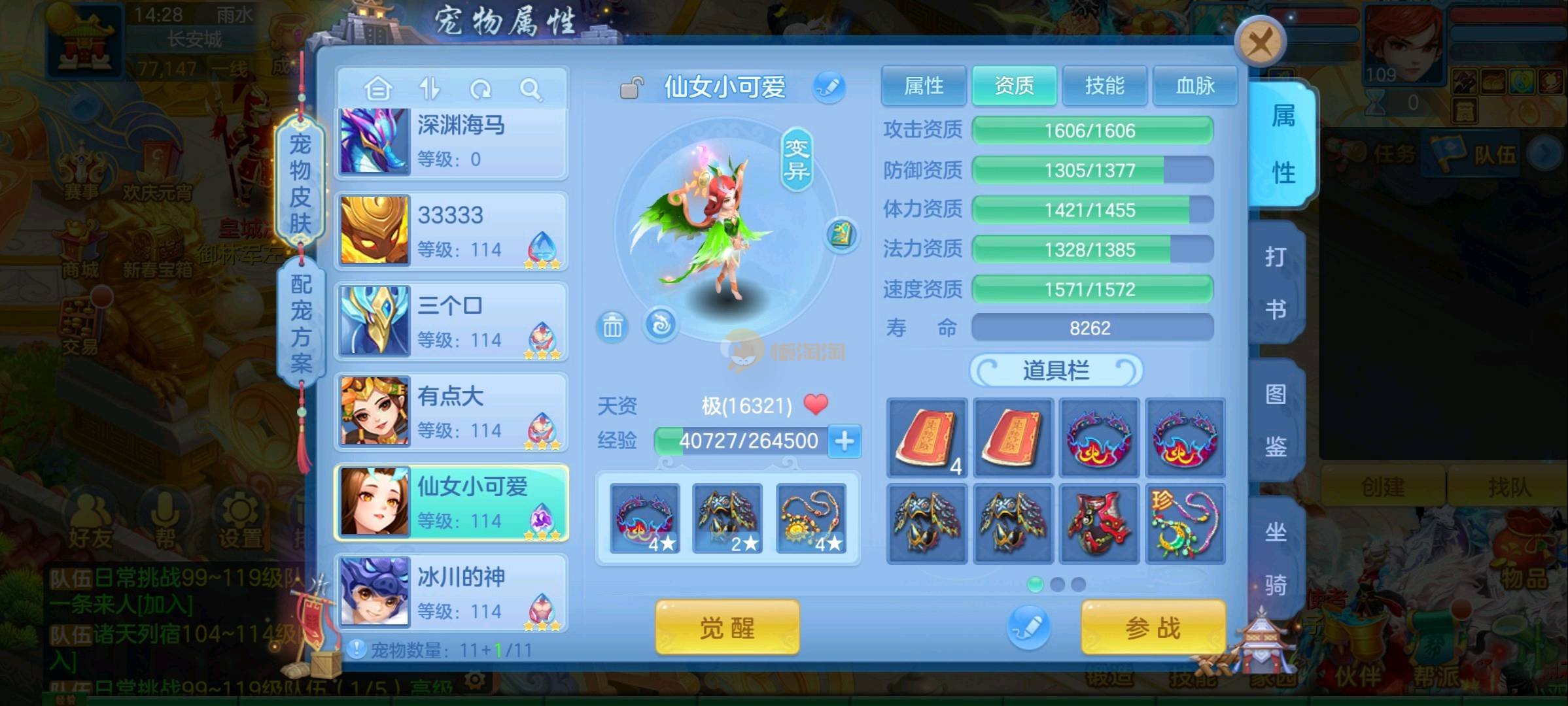Choose the 三个口 pet from the list

click(451, 322)
